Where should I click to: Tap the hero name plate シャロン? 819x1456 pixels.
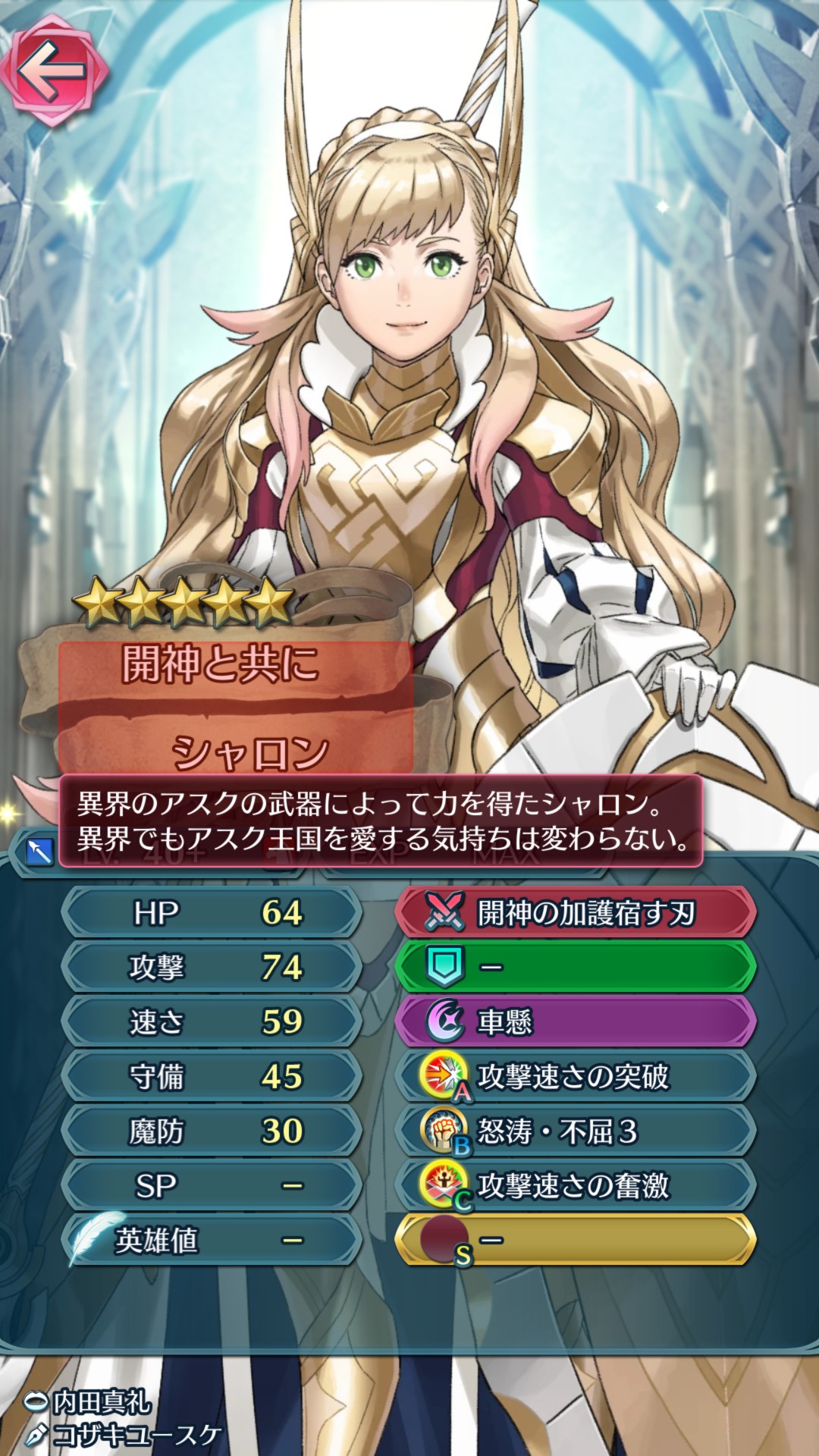[249, 751]
